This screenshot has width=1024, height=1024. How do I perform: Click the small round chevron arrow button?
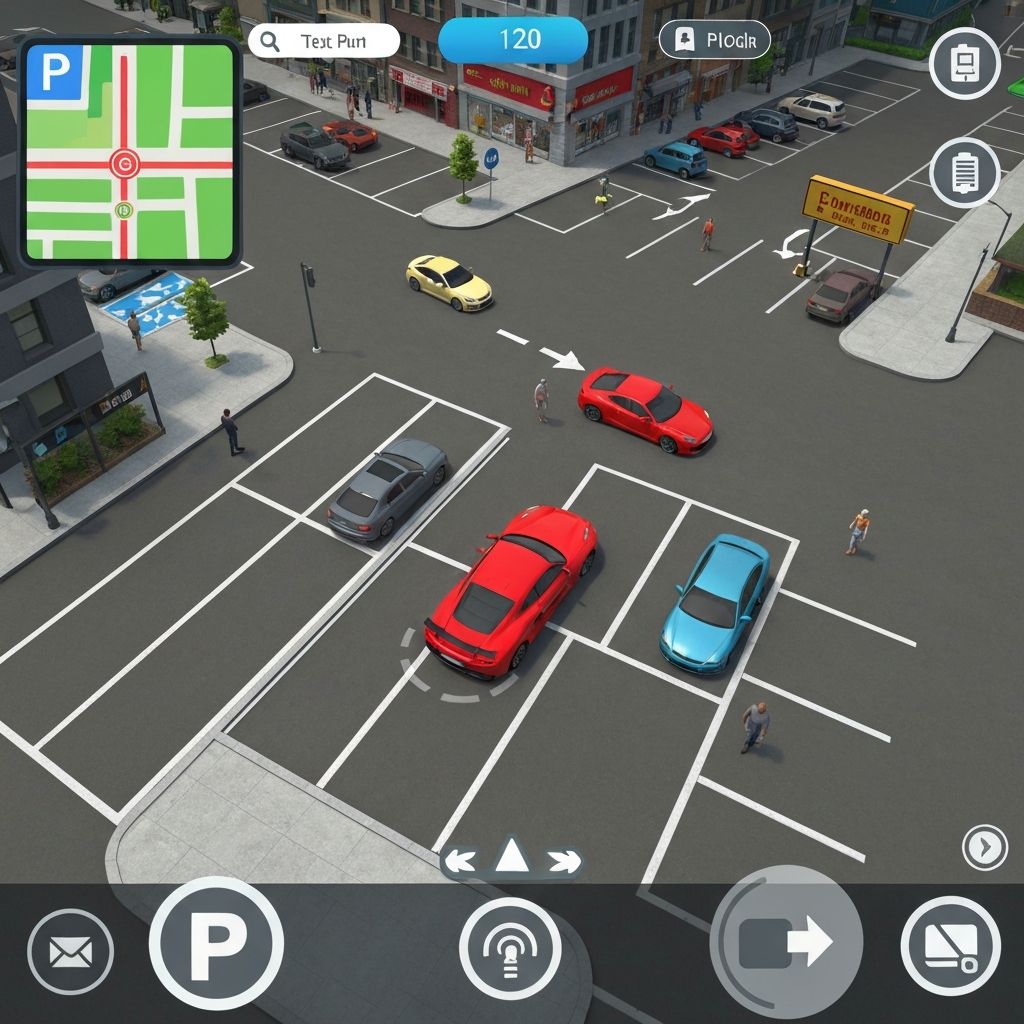pos(984,848)
